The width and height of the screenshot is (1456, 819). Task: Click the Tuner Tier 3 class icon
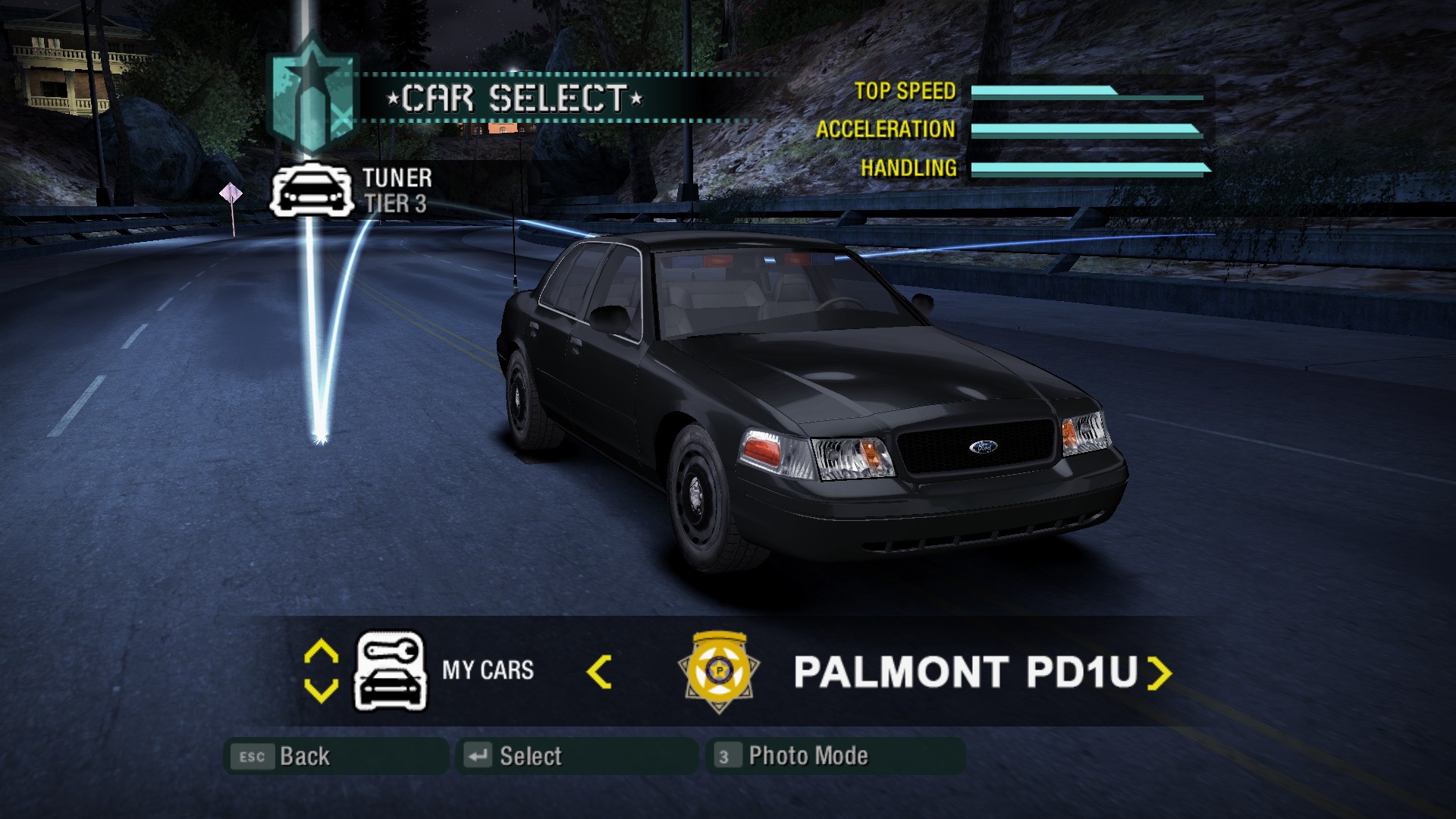click(x=312, y=190)
